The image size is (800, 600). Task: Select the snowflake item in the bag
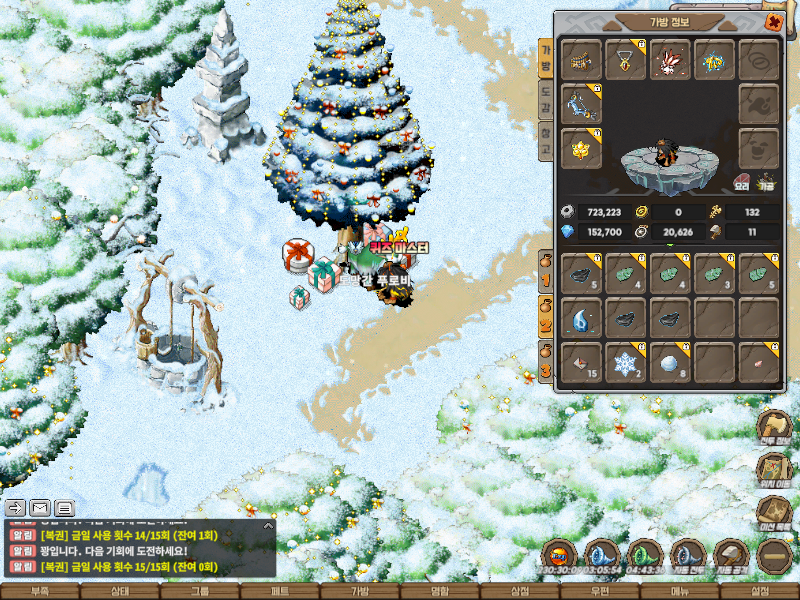625,363
